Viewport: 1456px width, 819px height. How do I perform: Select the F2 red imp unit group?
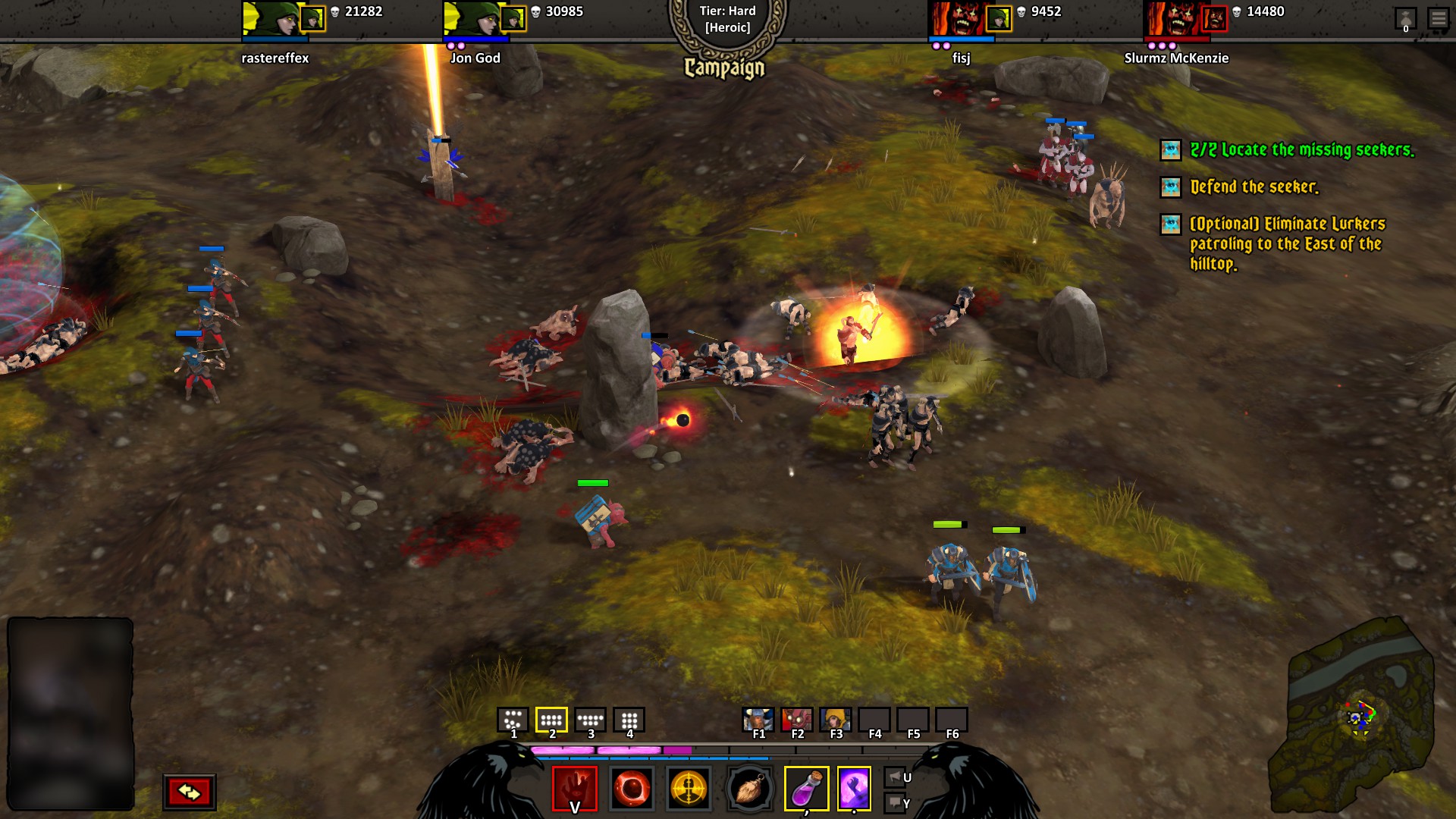(796, 720)
